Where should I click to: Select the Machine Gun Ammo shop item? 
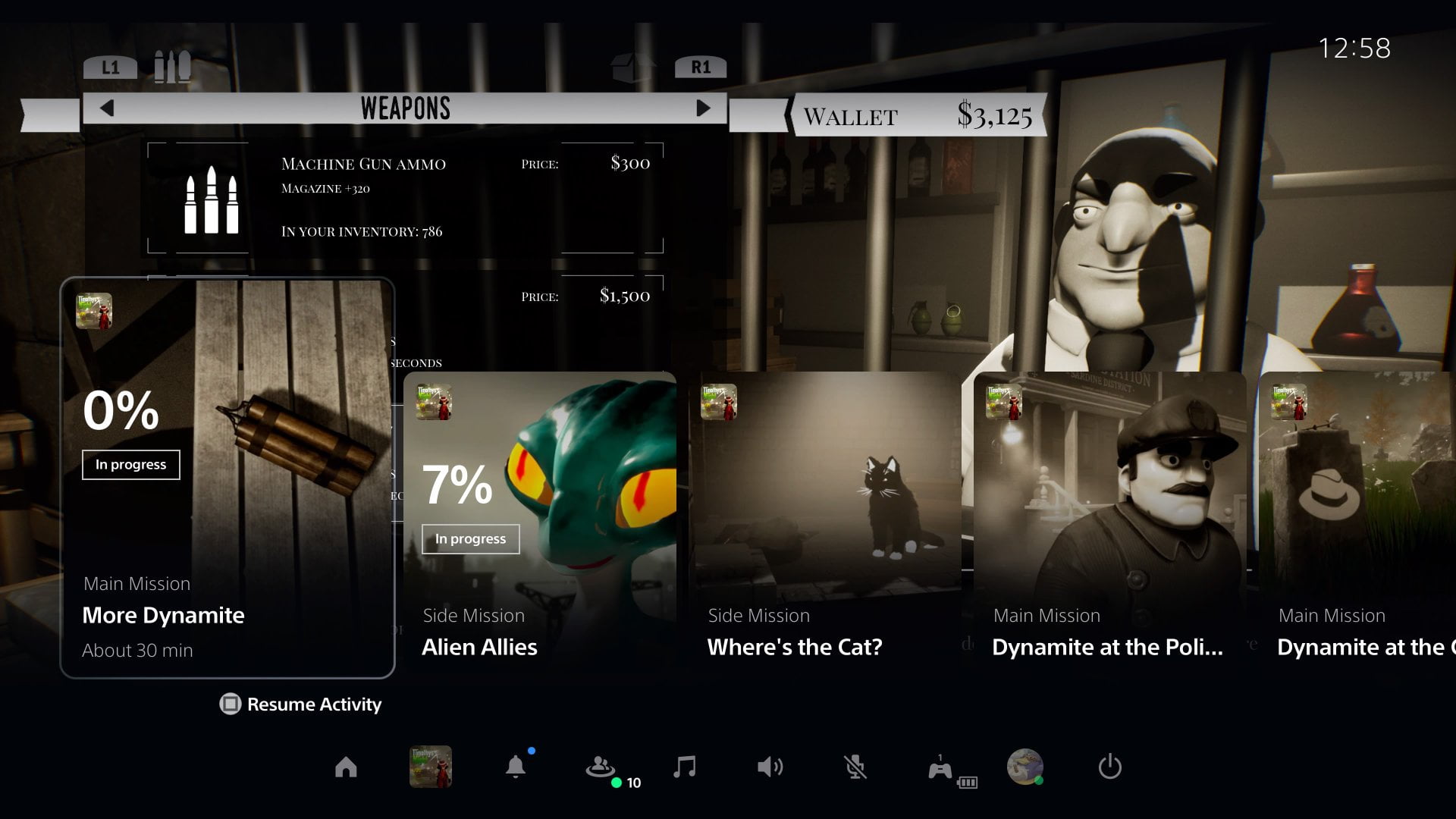(406, 197)
